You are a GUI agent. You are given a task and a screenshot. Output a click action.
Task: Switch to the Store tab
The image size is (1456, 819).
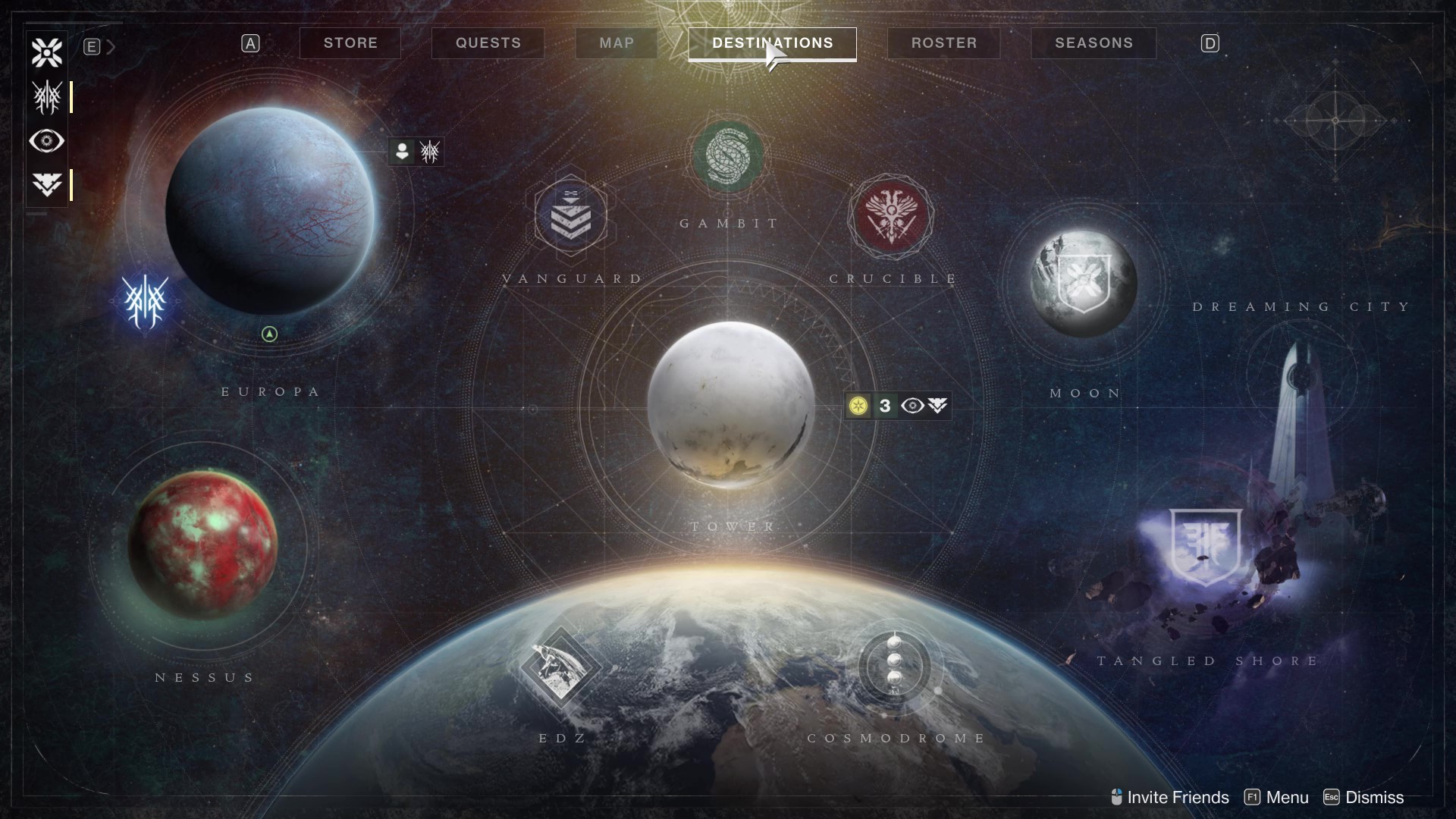point(350,43)
